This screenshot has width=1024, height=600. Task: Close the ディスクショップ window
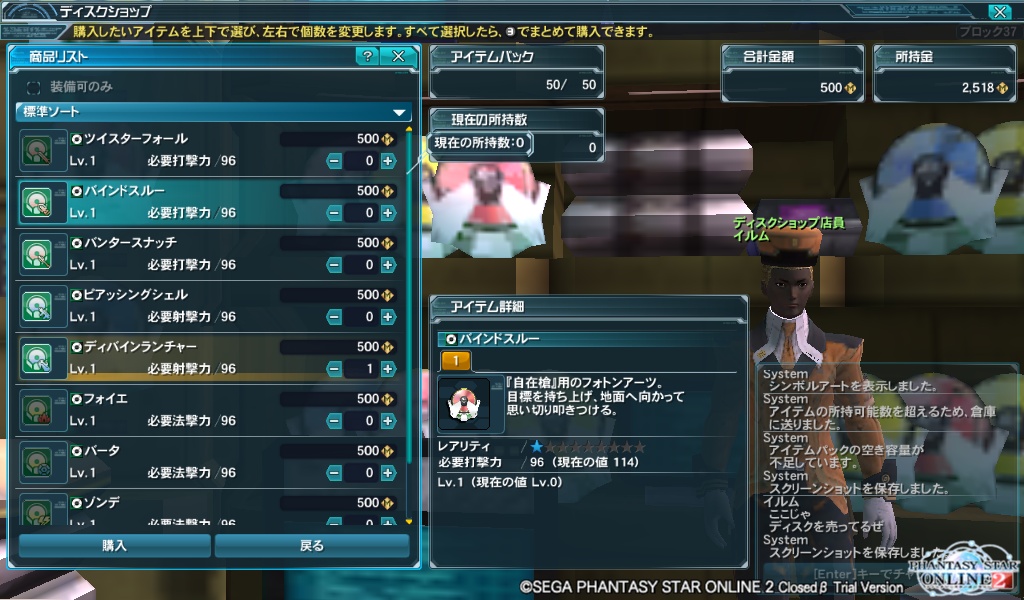coord(998,12)
